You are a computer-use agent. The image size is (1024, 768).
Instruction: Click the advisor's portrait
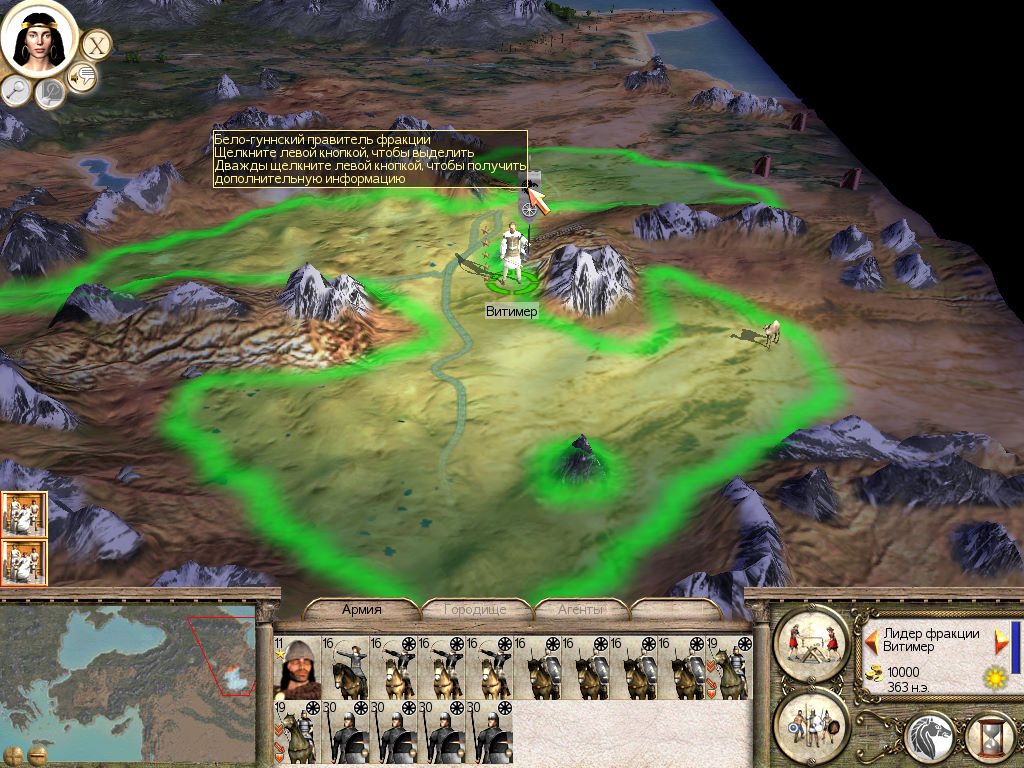coord(39,38)
